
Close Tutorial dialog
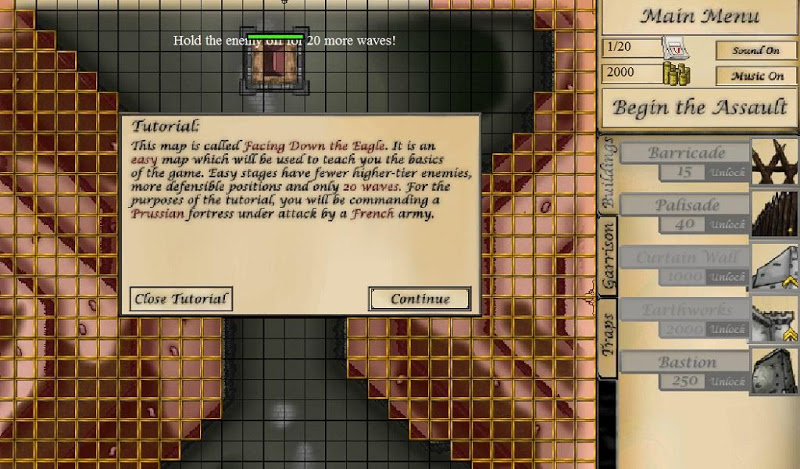click(181, 299)
